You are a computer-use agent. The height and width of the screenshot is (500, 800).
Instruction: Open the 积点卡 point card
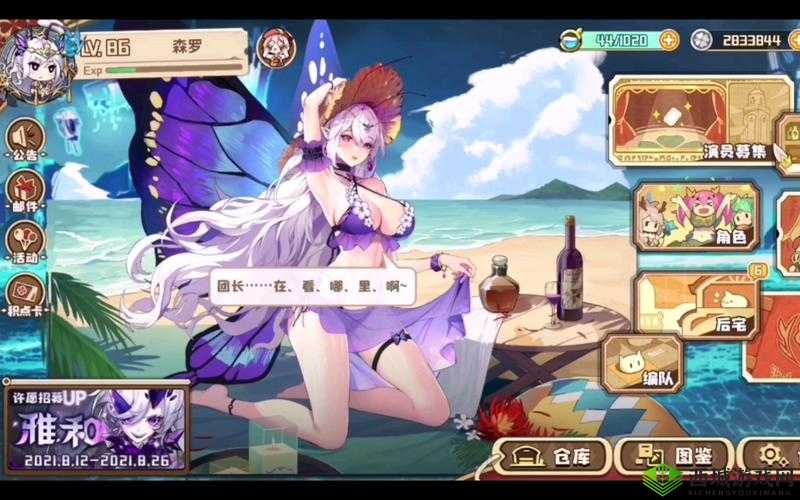[22, 294]
